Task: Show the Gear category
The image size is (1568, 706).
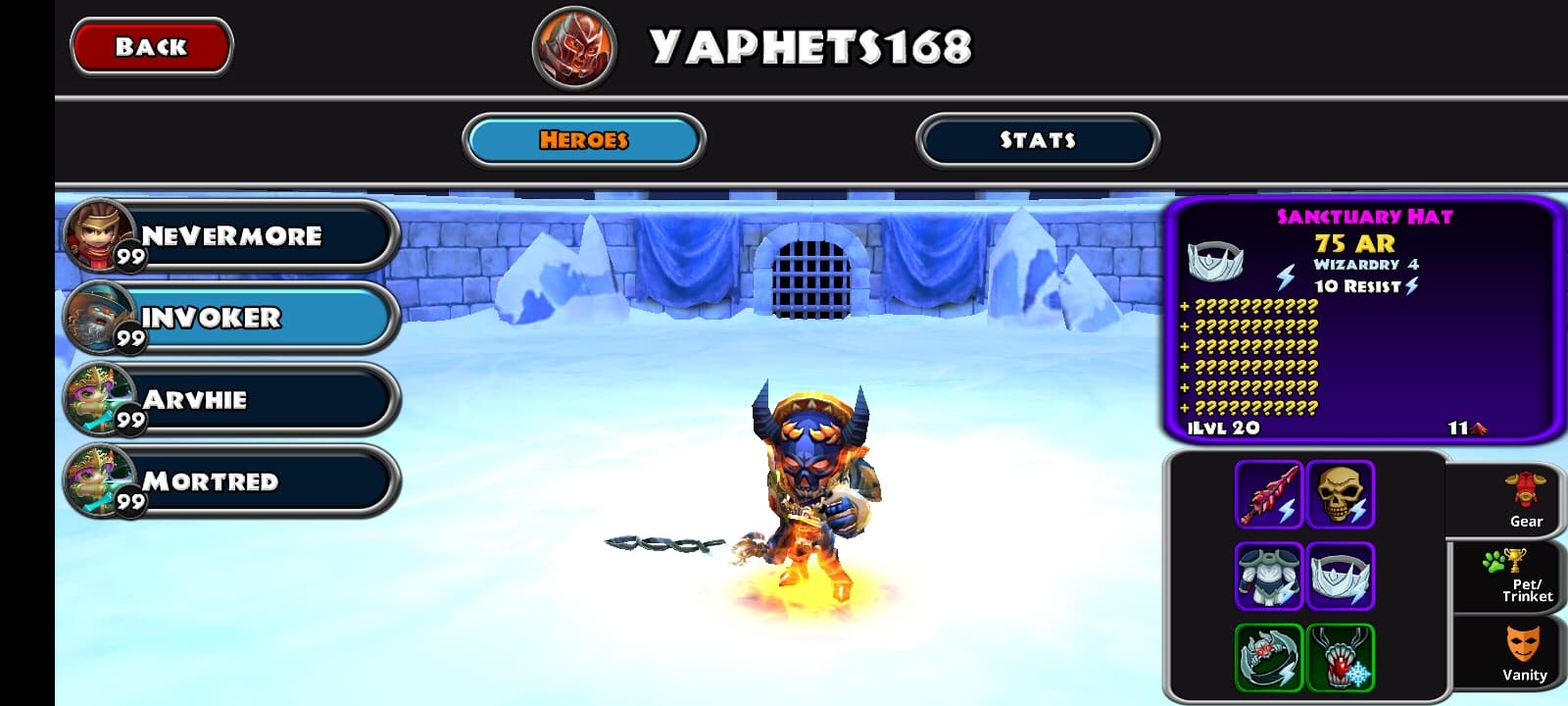Action: click(x=1524, y=500)
